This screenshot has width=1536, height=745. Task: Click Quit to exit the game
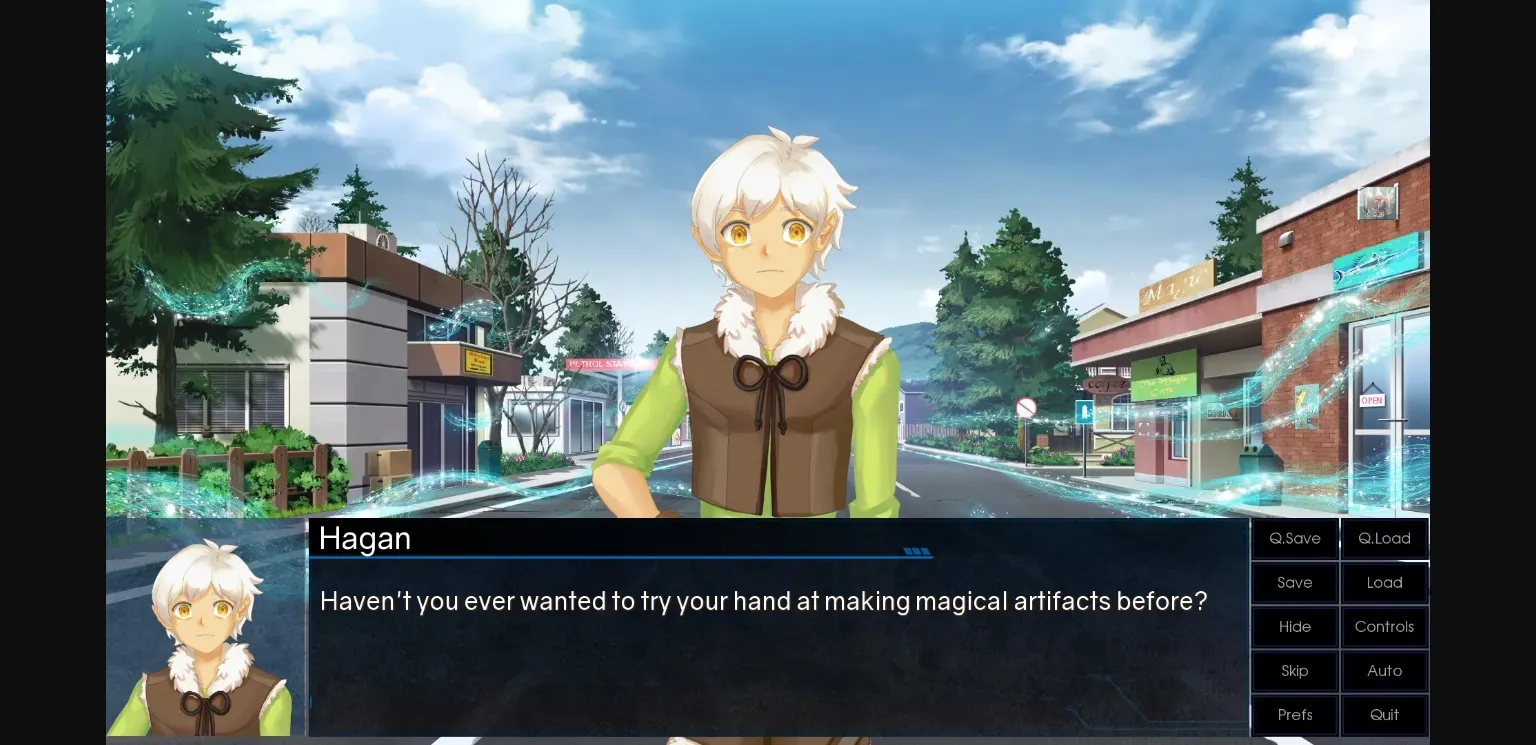pos(1384,714)
